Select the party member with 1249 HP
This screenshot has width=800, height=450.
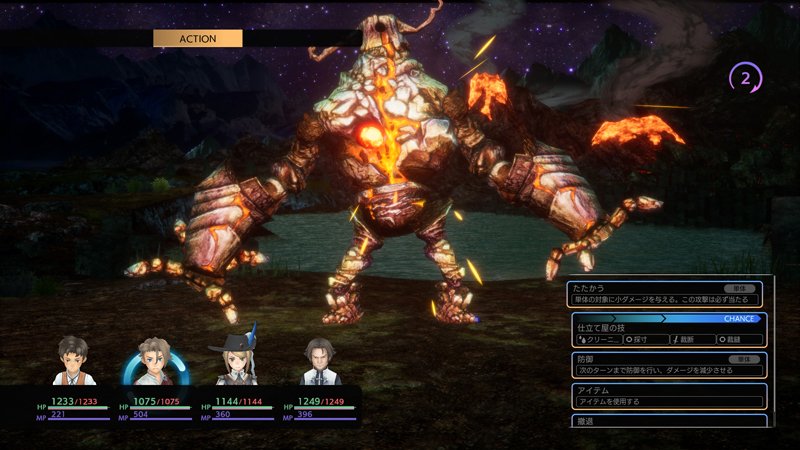coord(319,362)
